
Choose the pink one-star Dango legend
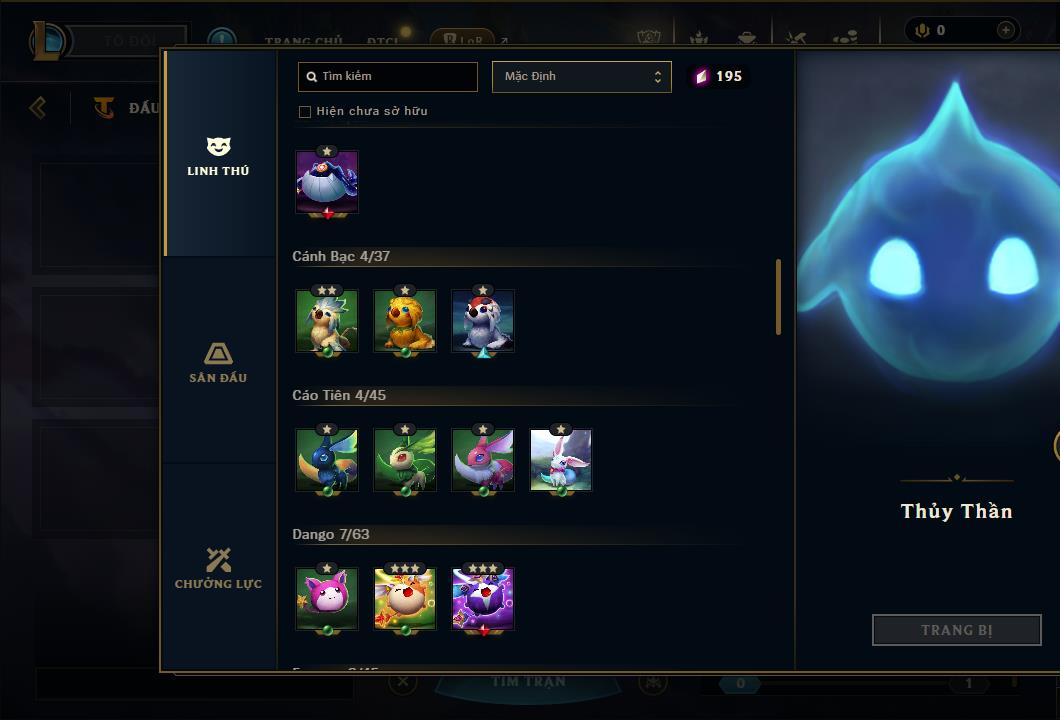(327, 599)
